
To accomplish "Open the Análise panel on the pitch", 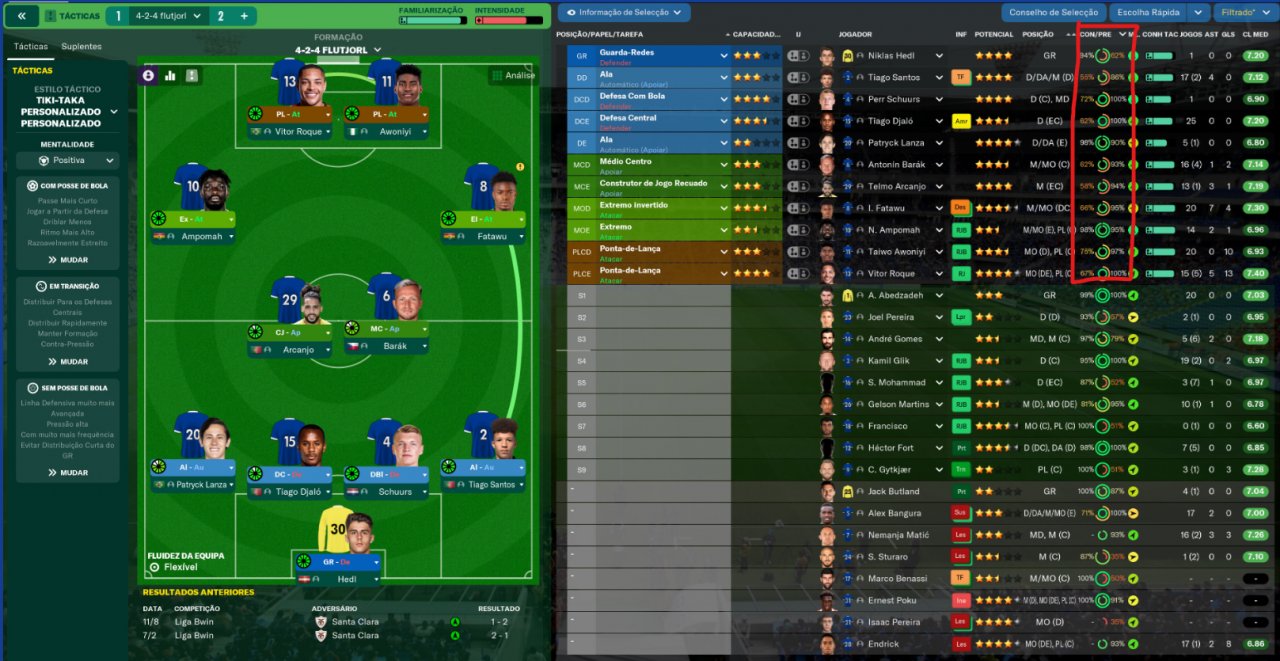I will coord(513,75).
